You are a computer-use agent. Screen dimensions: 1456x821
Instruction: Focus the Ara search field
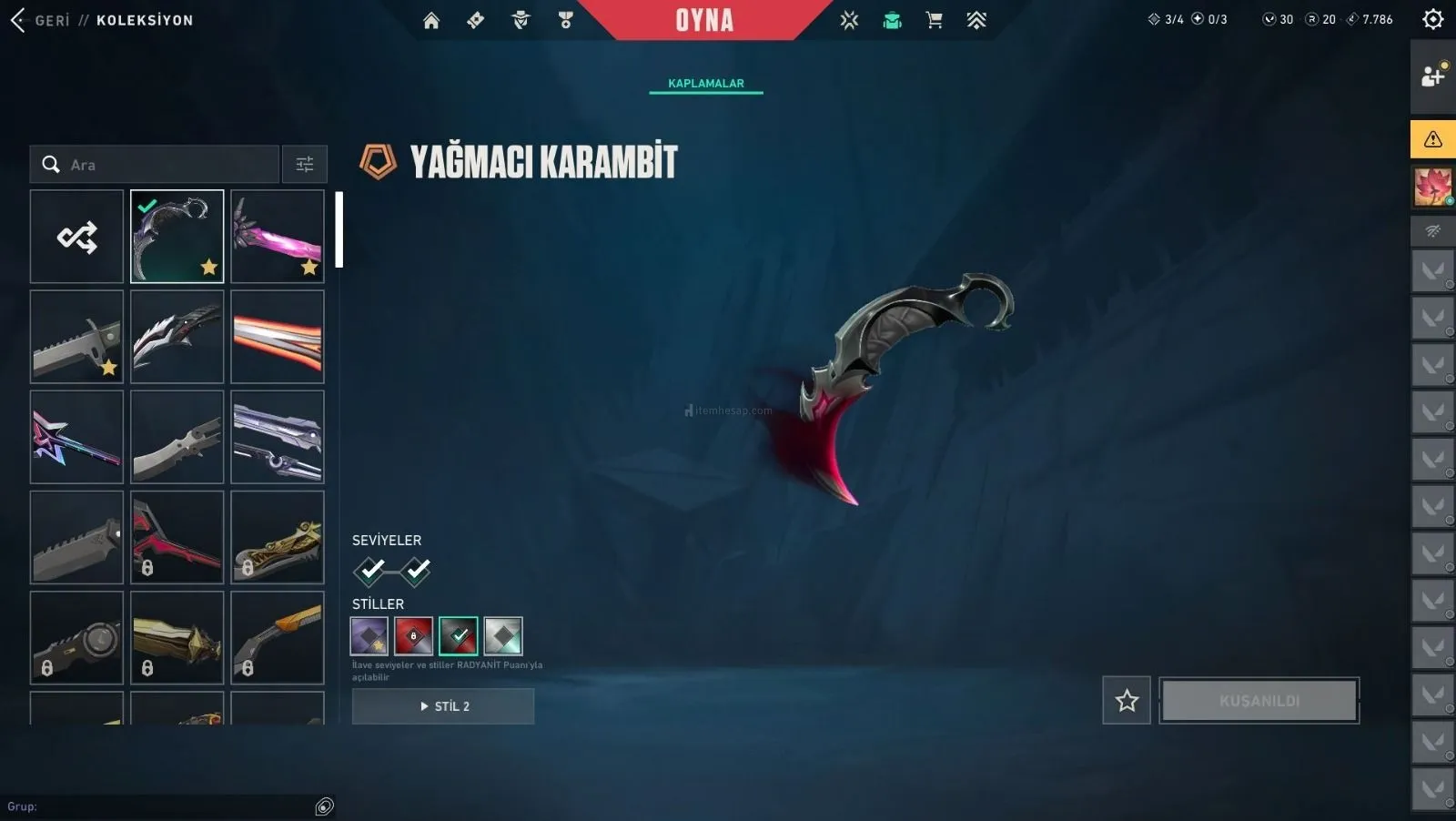pyautogui.click(x=164, y=165)
